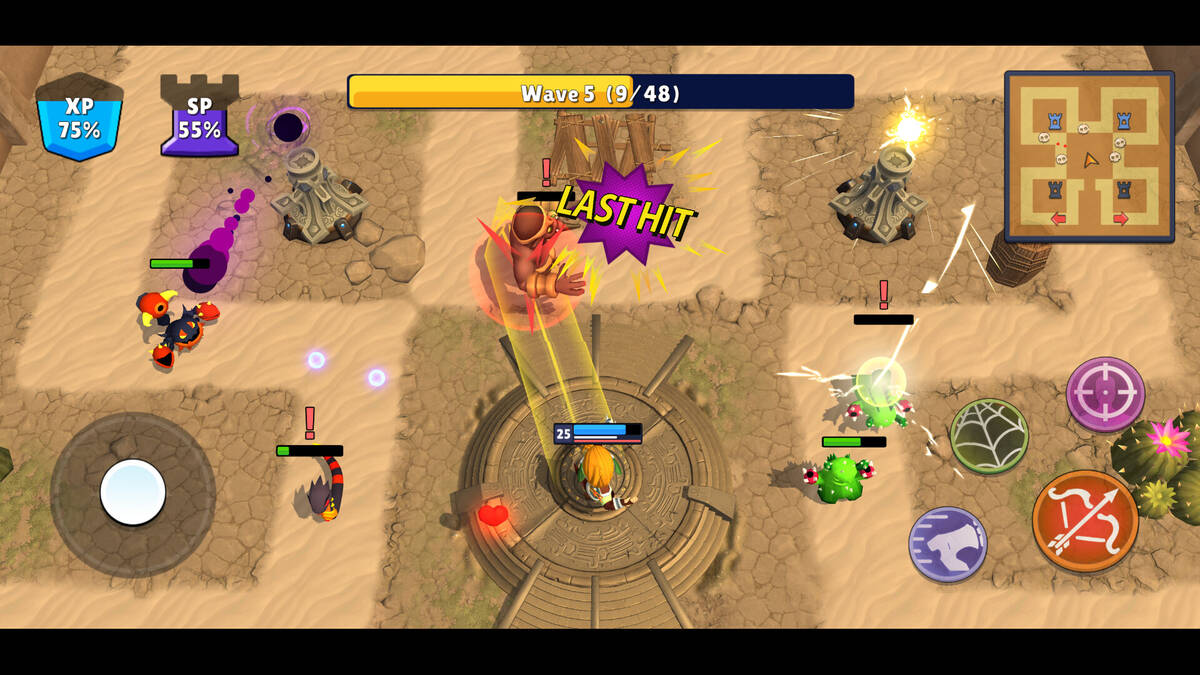Trigger the blue dash ability button
Viewport: 1200px width, 675px height.
coord(948,545)
